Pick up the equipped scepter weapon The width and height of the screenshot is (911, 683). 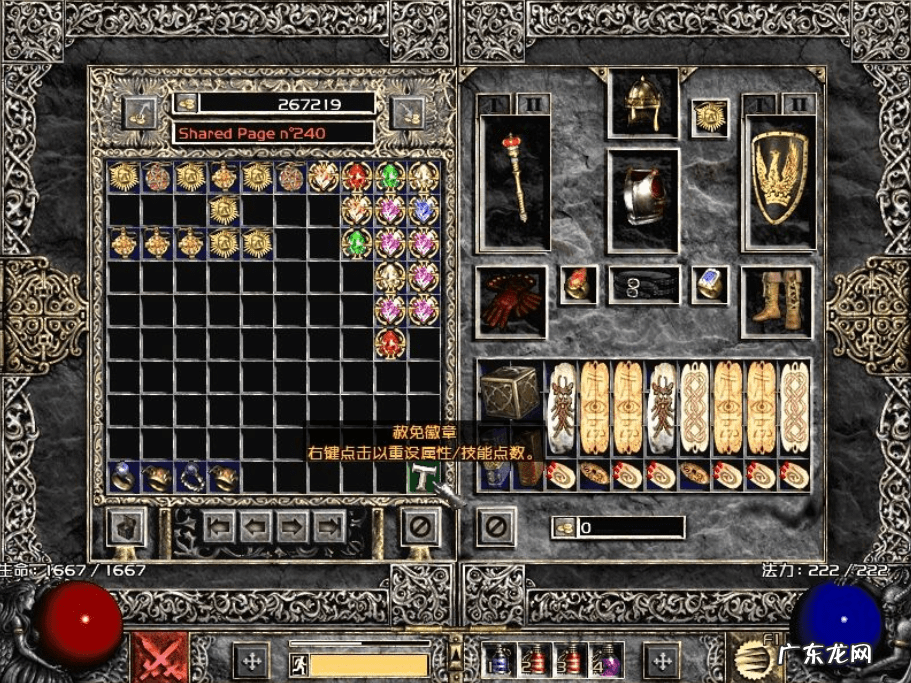pos(514,182)
